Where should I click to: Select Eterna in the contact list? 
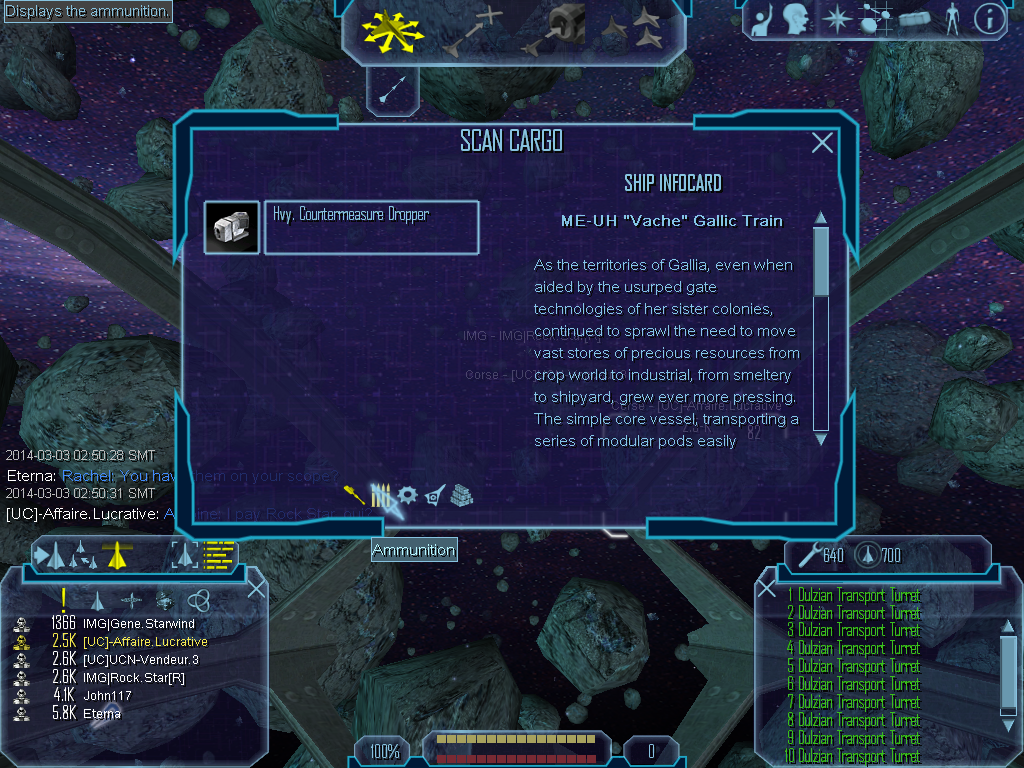point(102,714)
